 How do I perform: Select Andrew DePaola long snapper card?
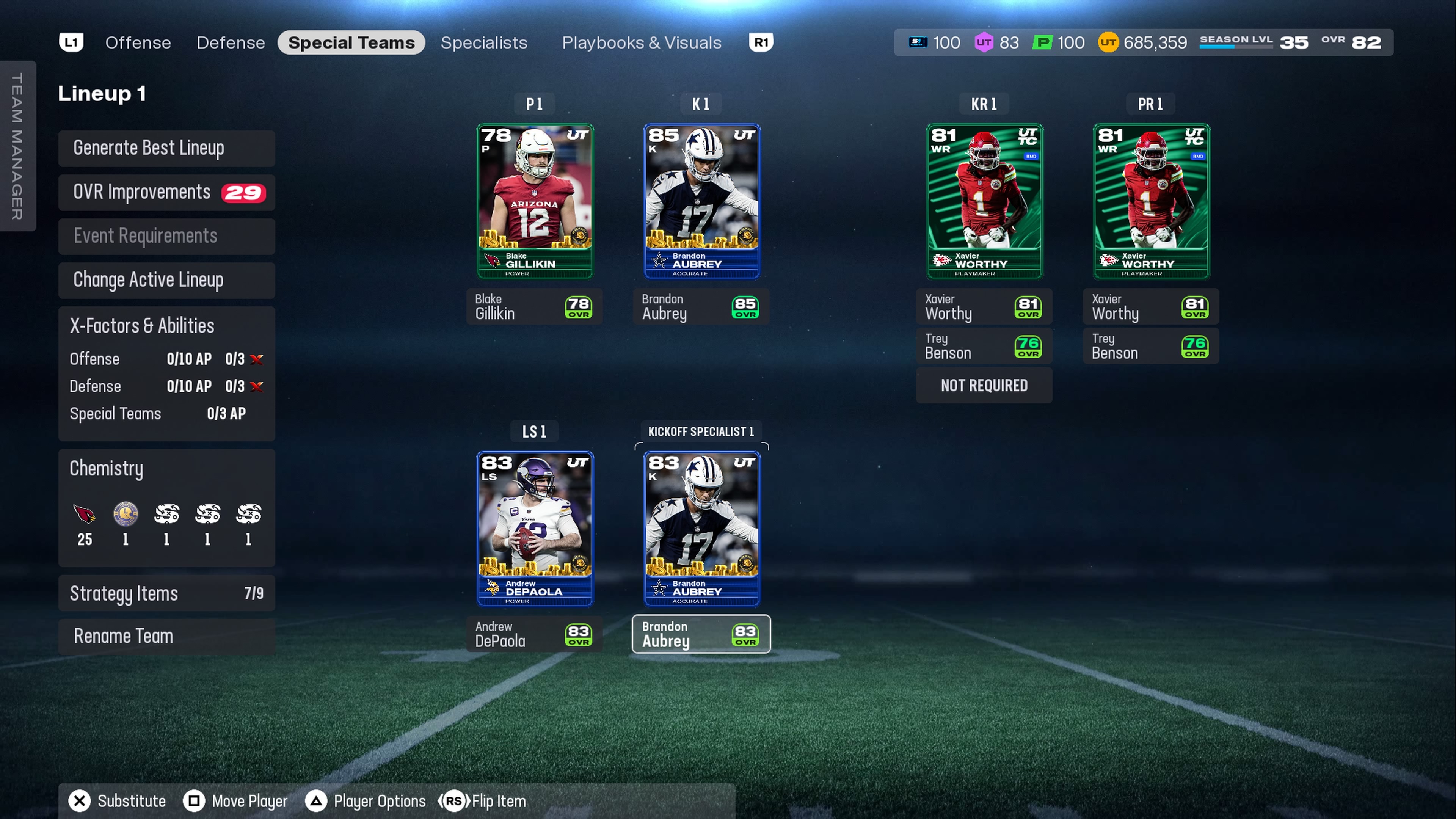click(x=535, y=529)
